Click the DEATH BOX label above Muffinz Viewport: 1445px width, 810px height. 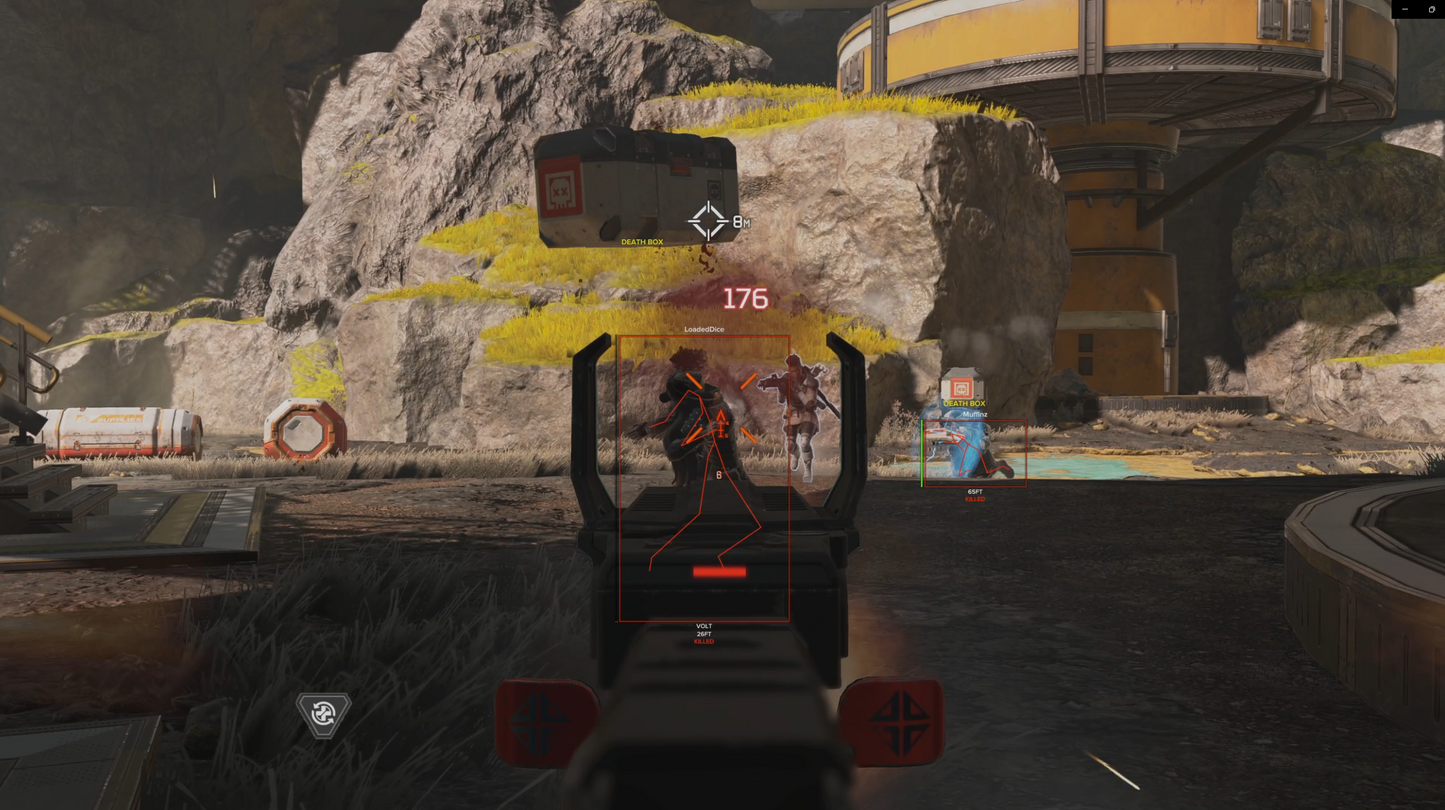(963, 404)
